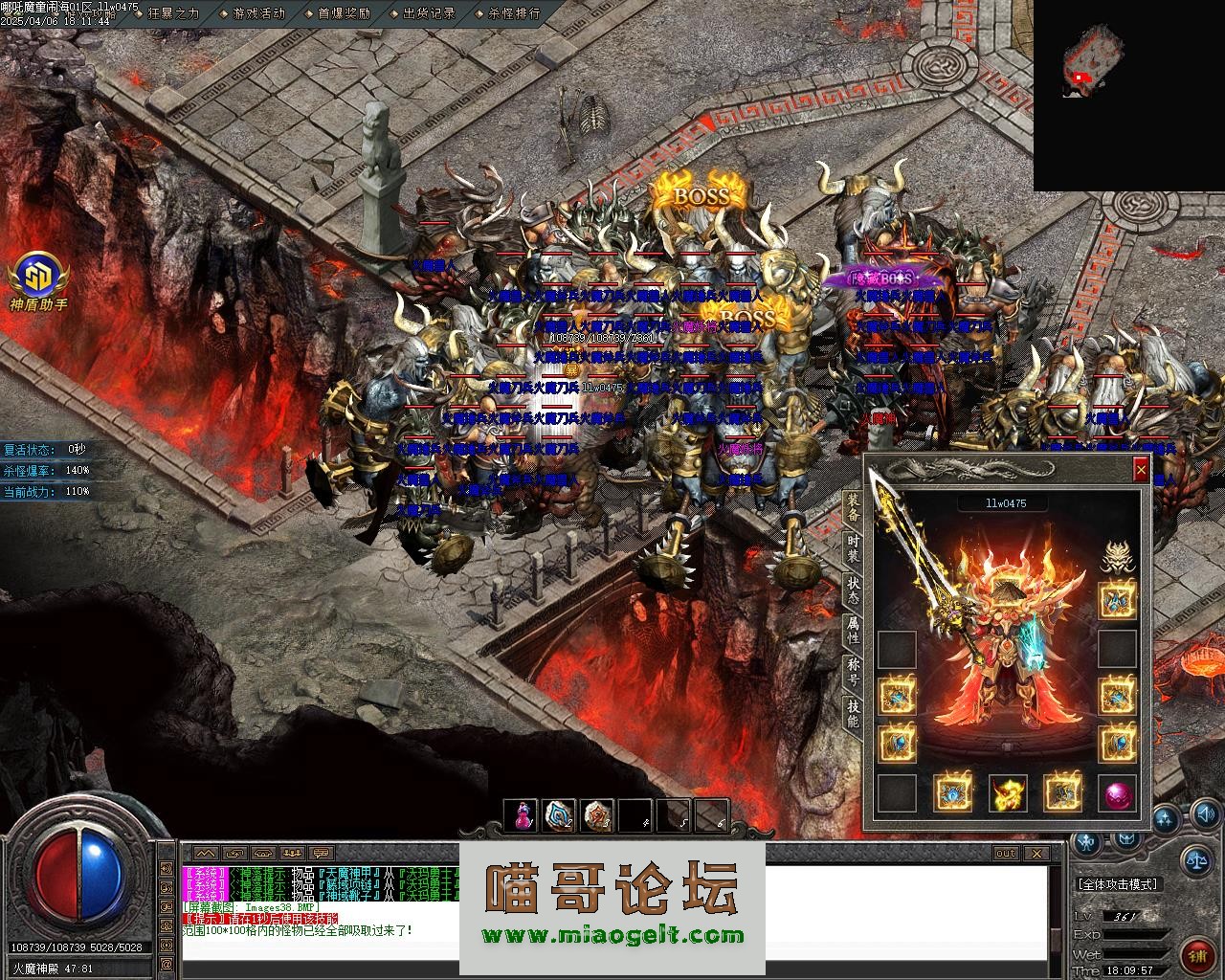The height and width of the screenshot is (980, 1225).
Task: Show the 杀怪排行 kill ranking
Action: click(514, 13)
